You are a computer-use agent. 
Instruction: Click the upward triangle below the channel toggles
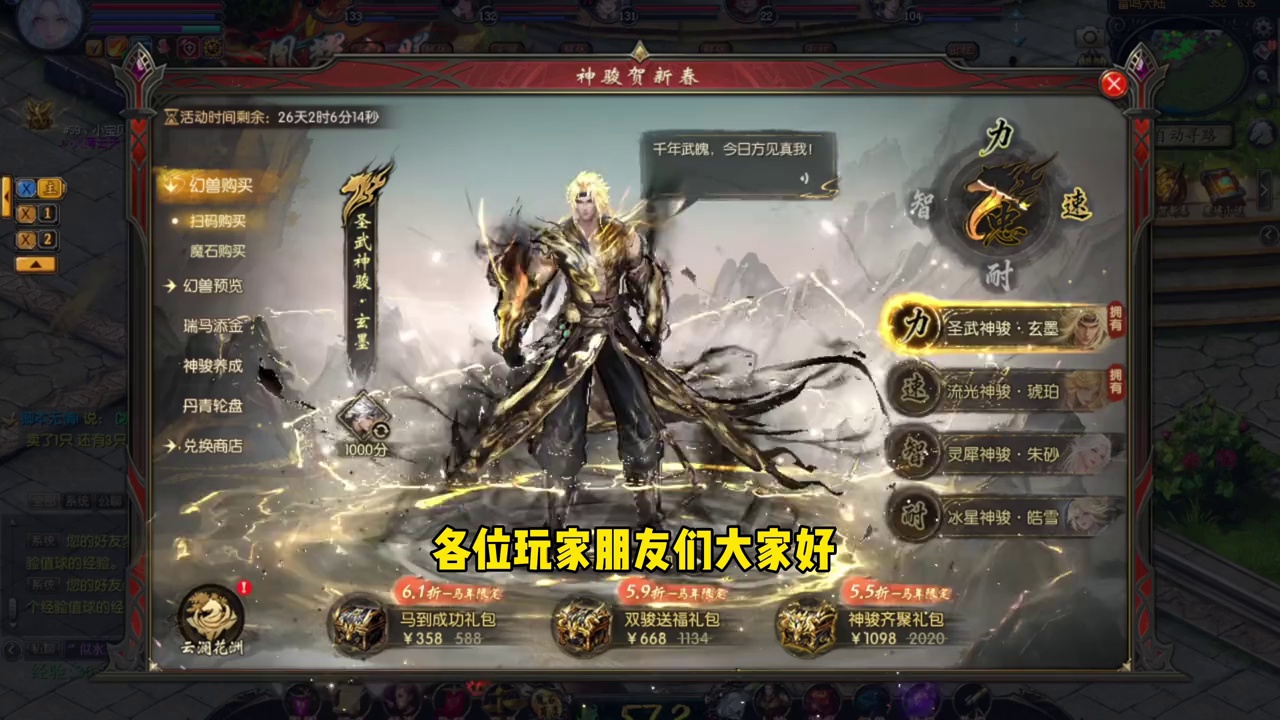click(x=36, y=263)
